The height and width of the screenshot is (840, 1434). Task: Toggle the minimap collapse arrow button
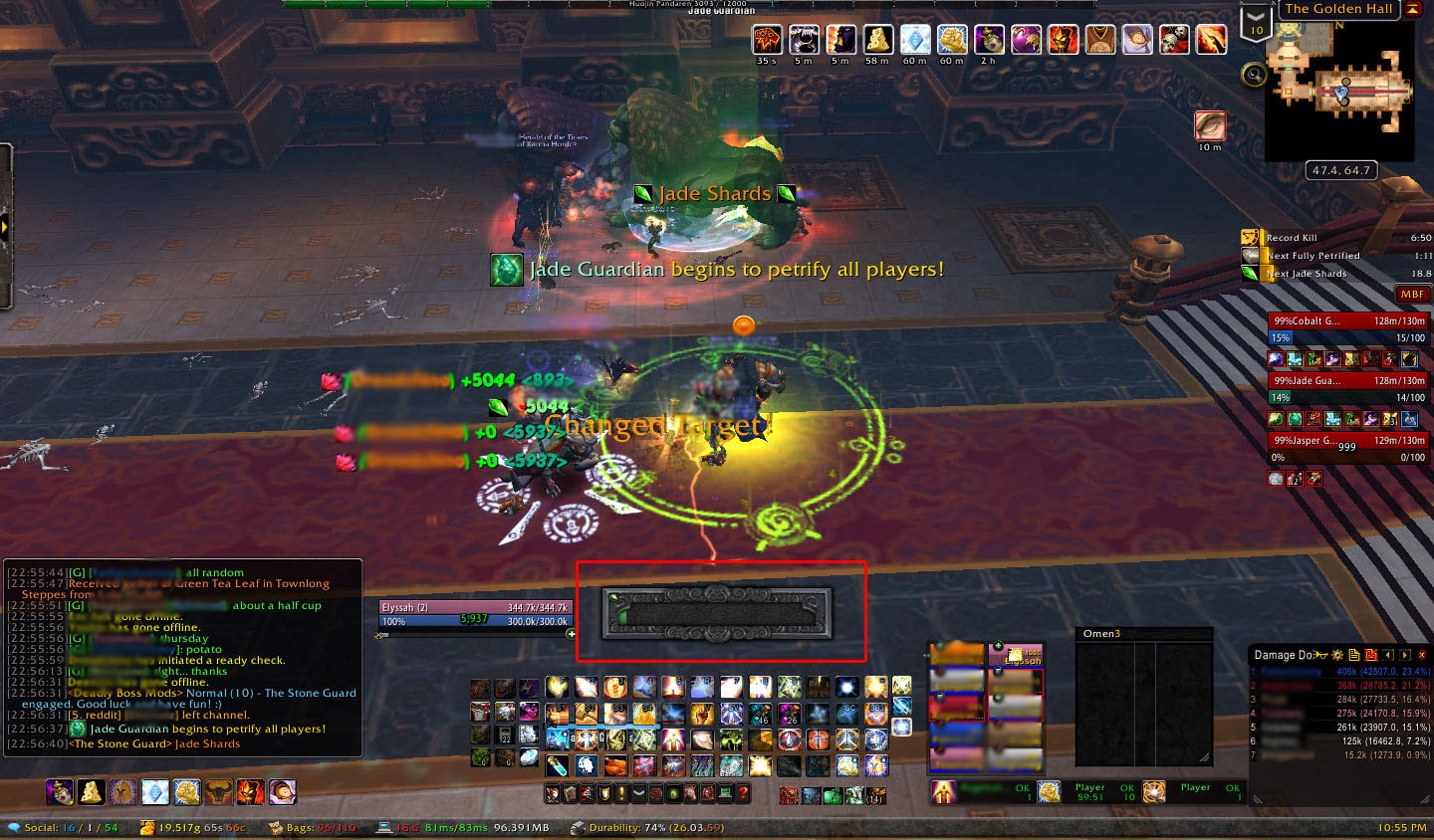(x=1412, y=9)
